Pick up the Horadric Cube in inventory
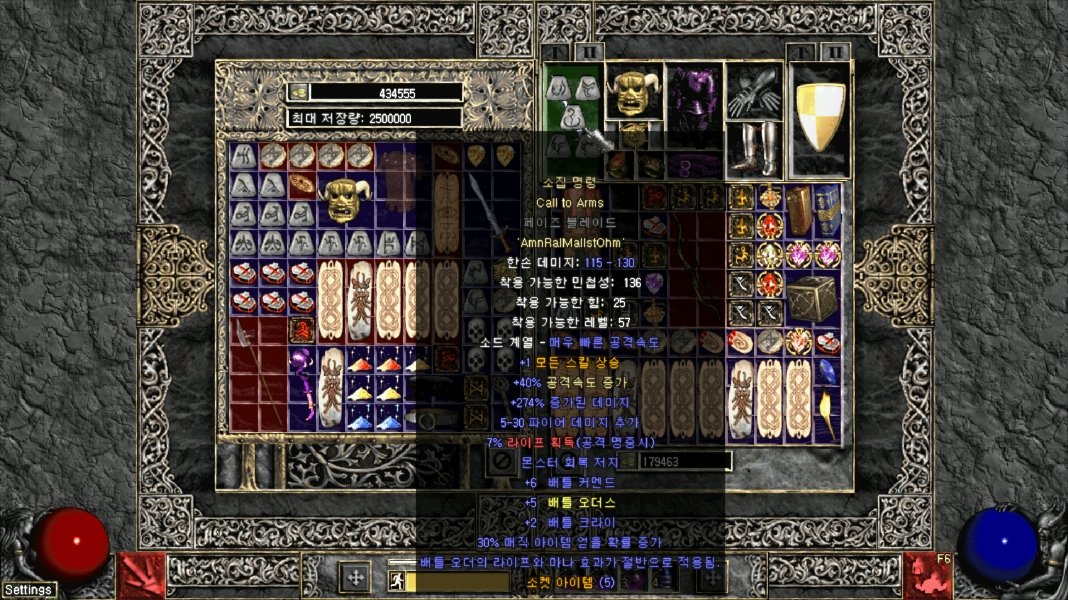Screen dimensions: 1068x600 coord(811,299)
